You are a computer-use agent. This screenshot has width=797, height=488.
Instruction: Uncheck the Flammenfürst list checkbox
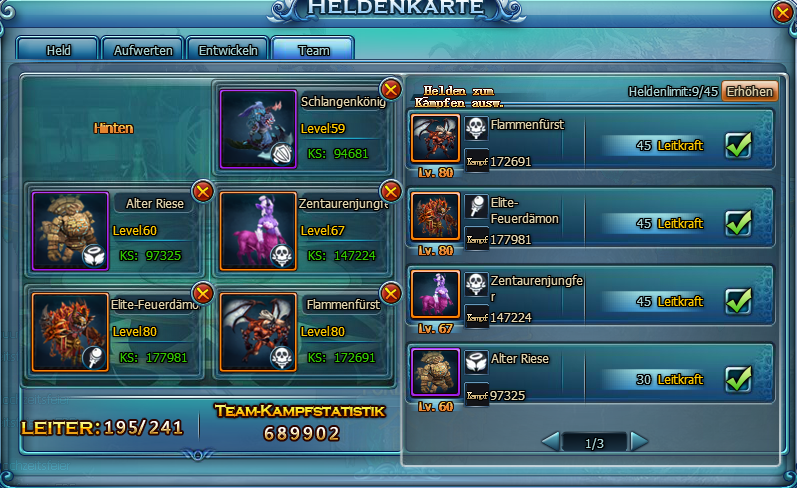click(x=739, y=146)
